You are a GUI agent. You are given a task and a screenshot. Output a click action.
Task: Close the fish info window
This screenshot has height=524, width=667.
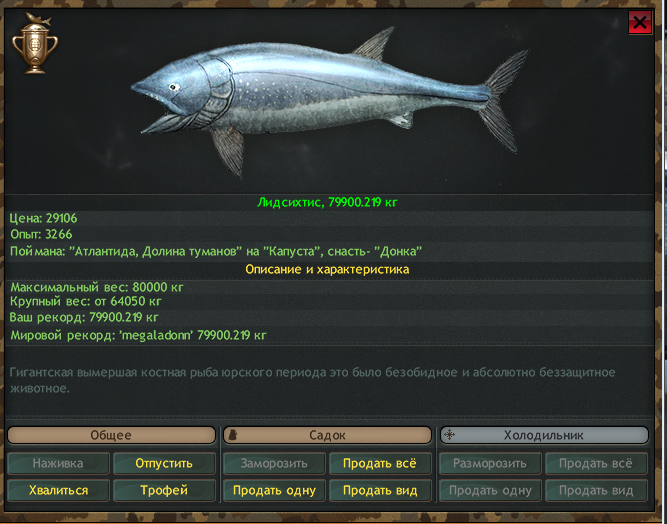click(640, 23)
